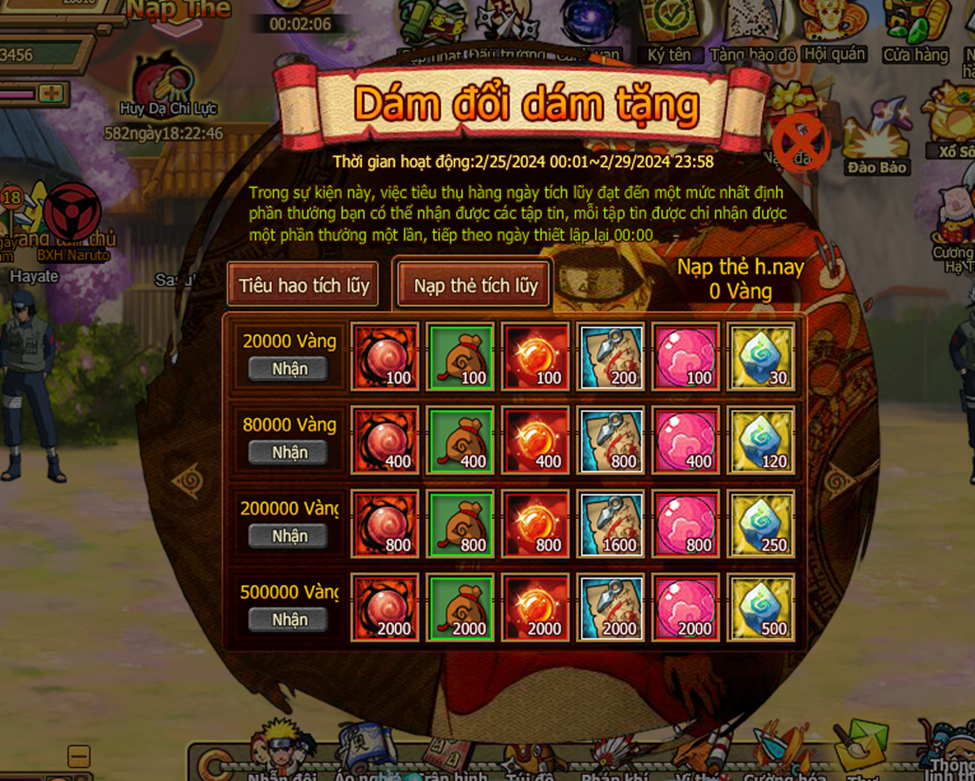Open the Tàng bảo đồ treasure map
Viewport: 975px width, 781px height.
752,30
